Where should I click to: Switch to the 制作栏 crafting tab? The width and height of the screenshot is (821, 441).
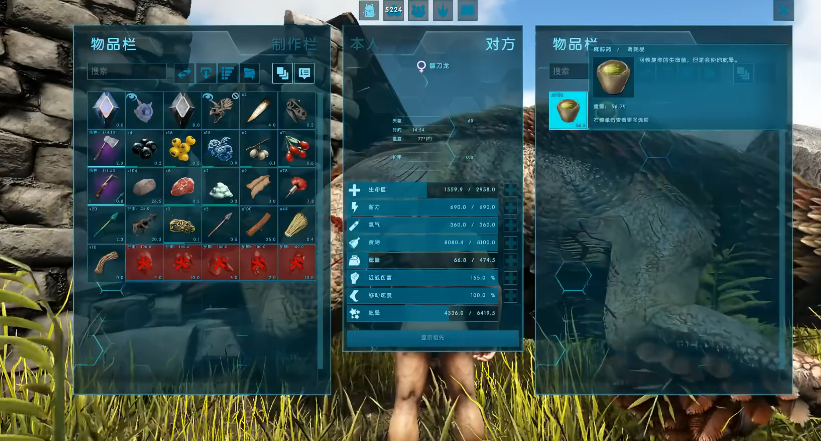[294, 44]
